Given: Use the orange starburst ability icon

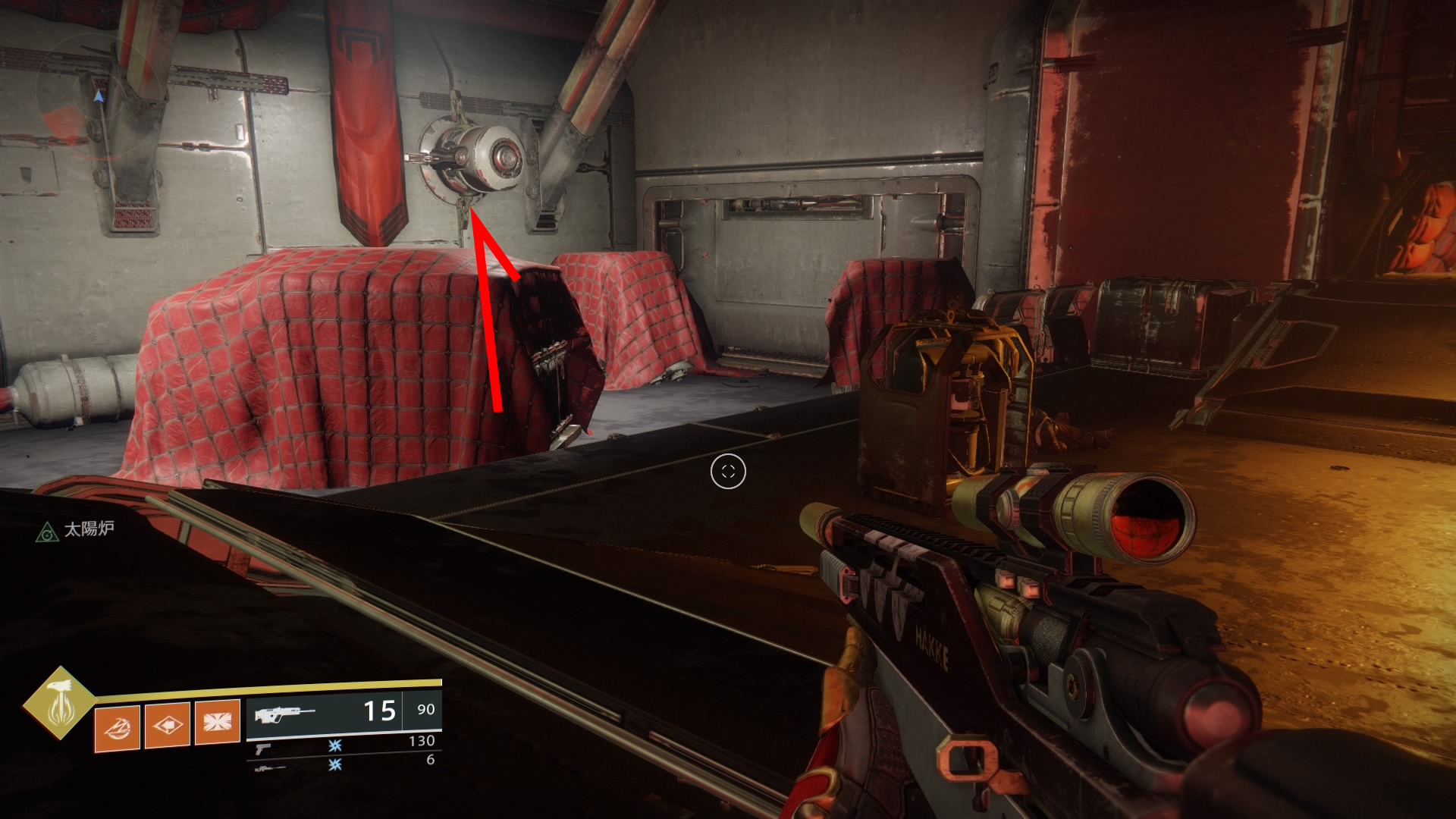Looking at the screenshot, I should [x=218, y=721].
